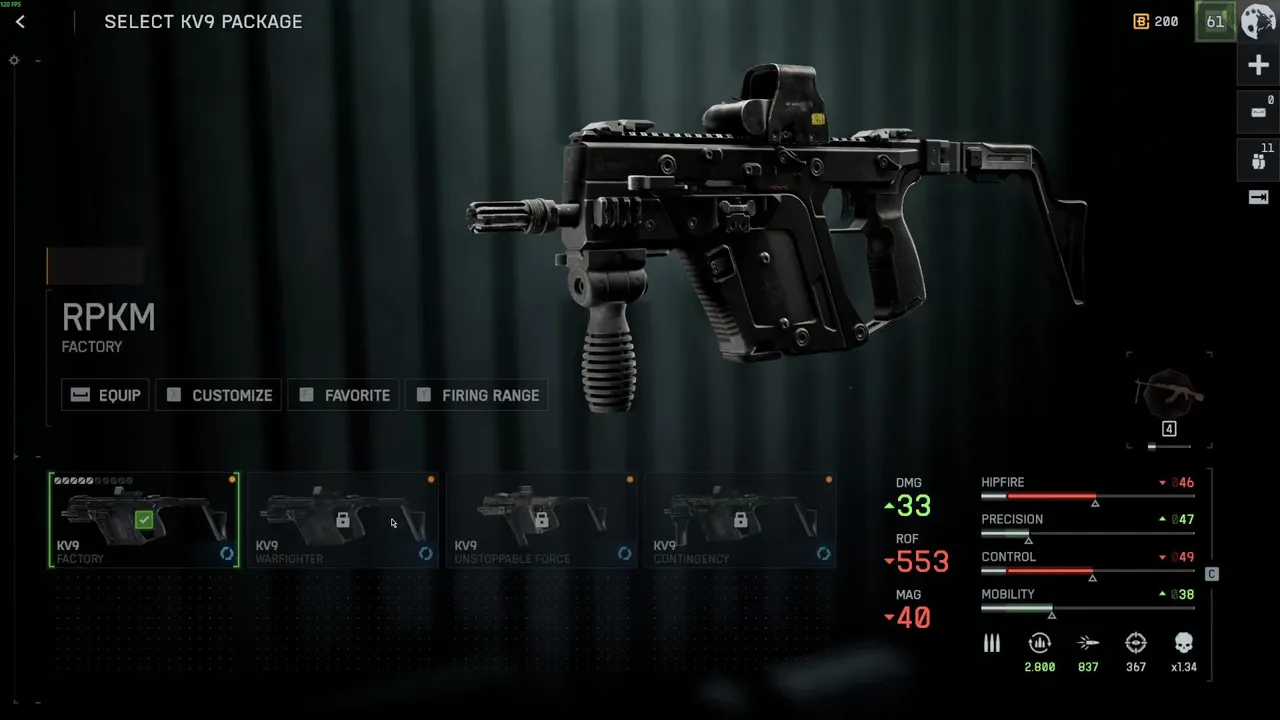This screenshot has width=1280, height=720.
Task: Show the weapon comparison thumbnail
Action: (1169, 394)
